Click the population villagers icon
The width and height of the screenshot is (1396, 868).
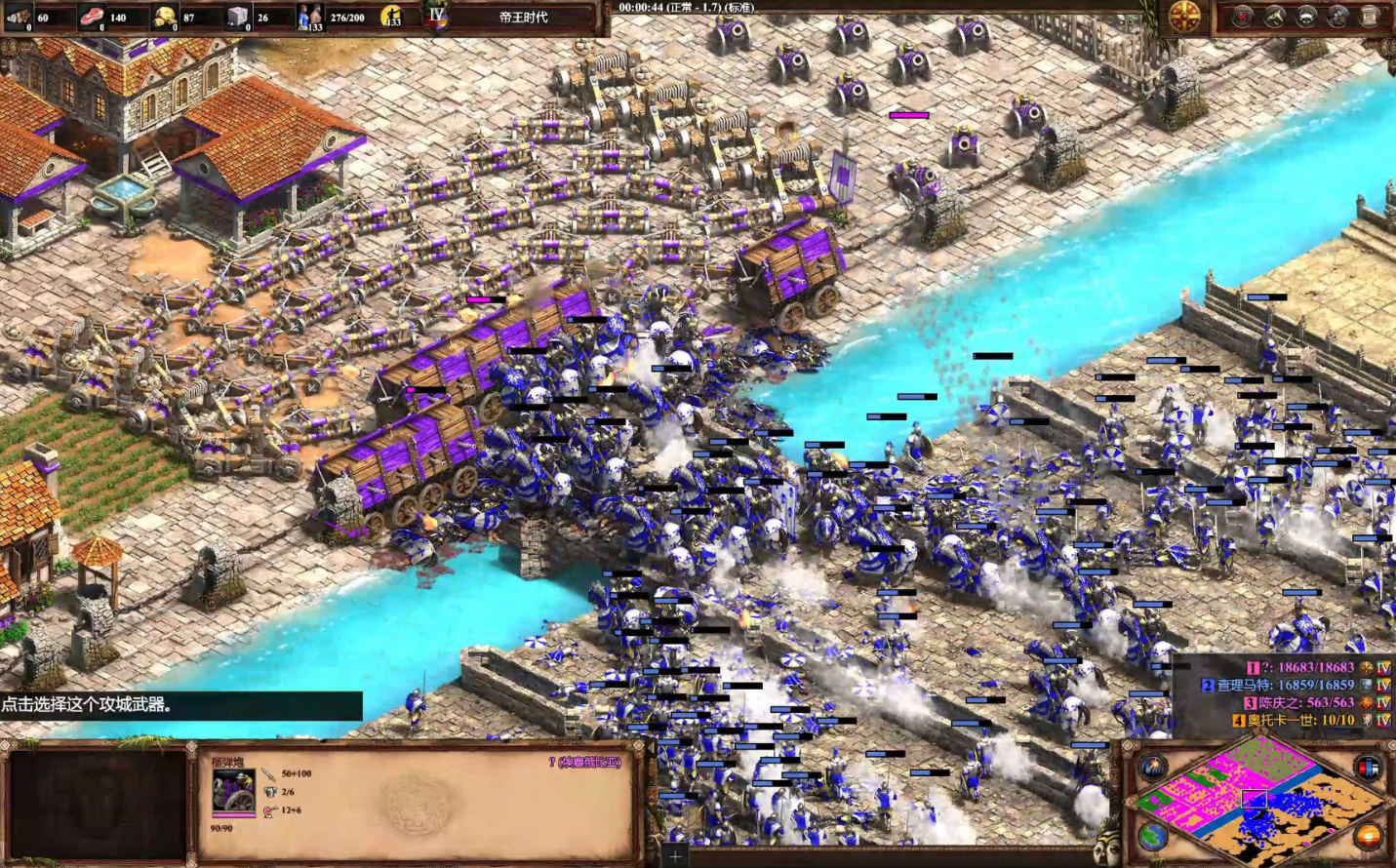click(309, 17)
